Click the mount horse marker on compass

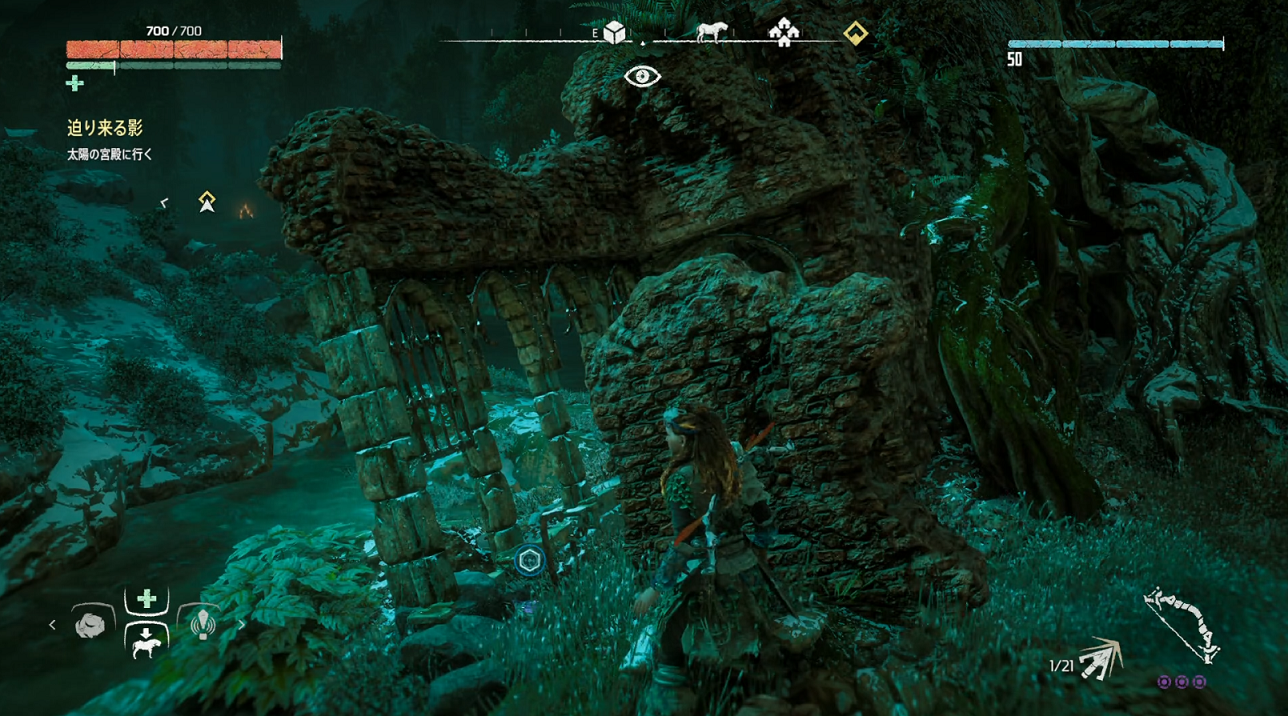click(x=711, y=32)
